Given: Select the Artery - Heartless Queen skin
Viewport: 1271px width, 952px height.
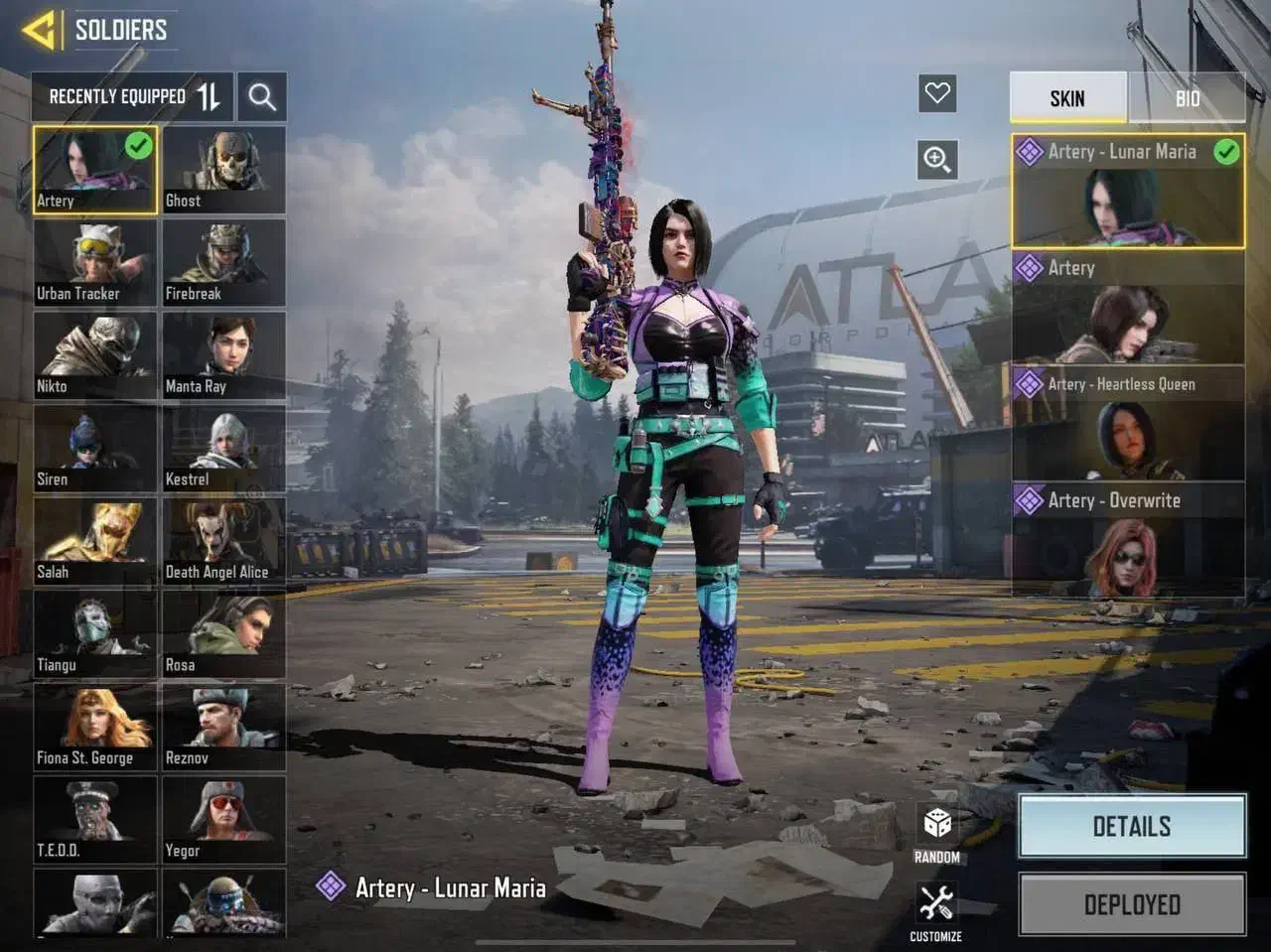Looking at the screenshot, I should pos(1128,425).
